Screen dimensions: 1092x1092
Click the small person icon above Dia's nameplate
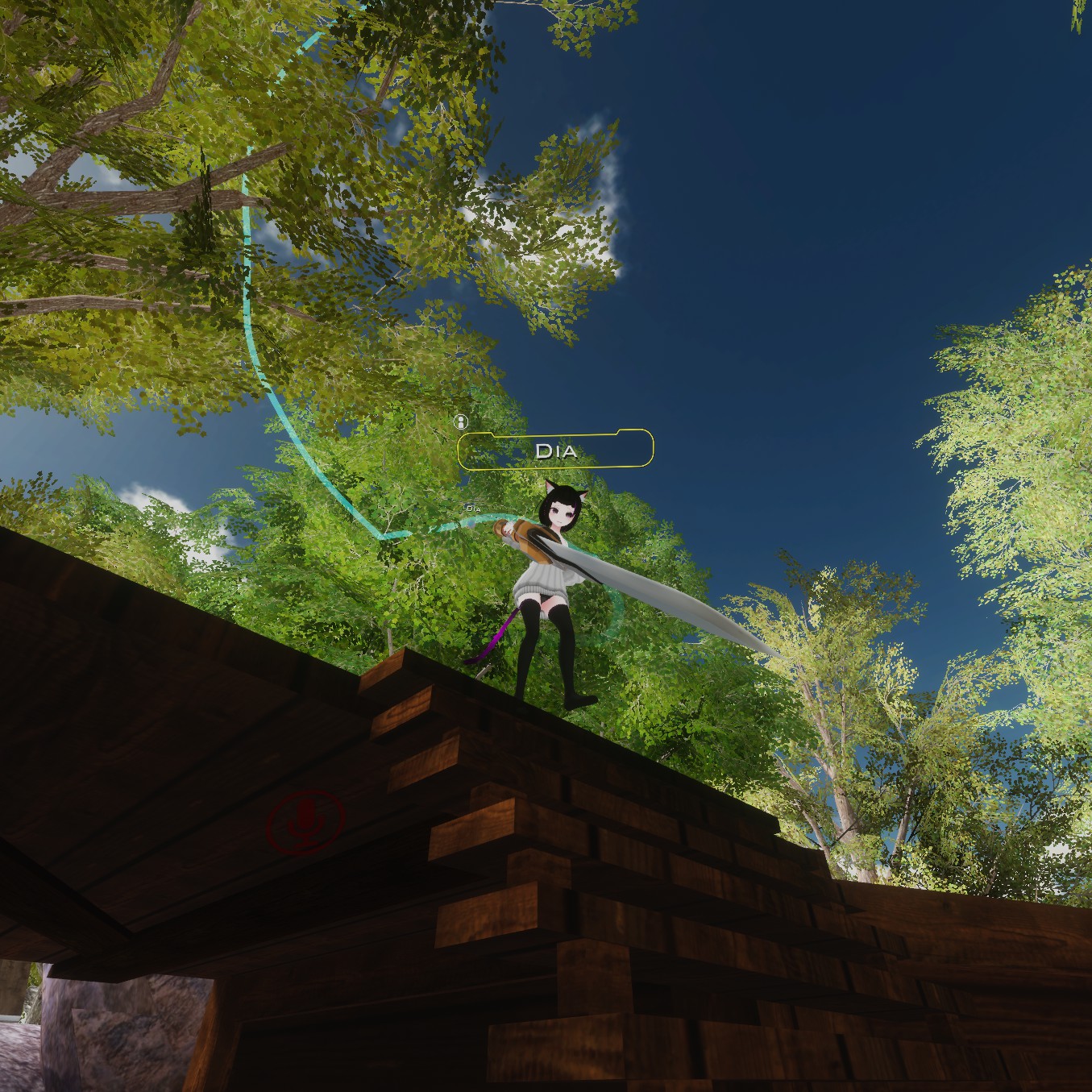coord(461,421)
